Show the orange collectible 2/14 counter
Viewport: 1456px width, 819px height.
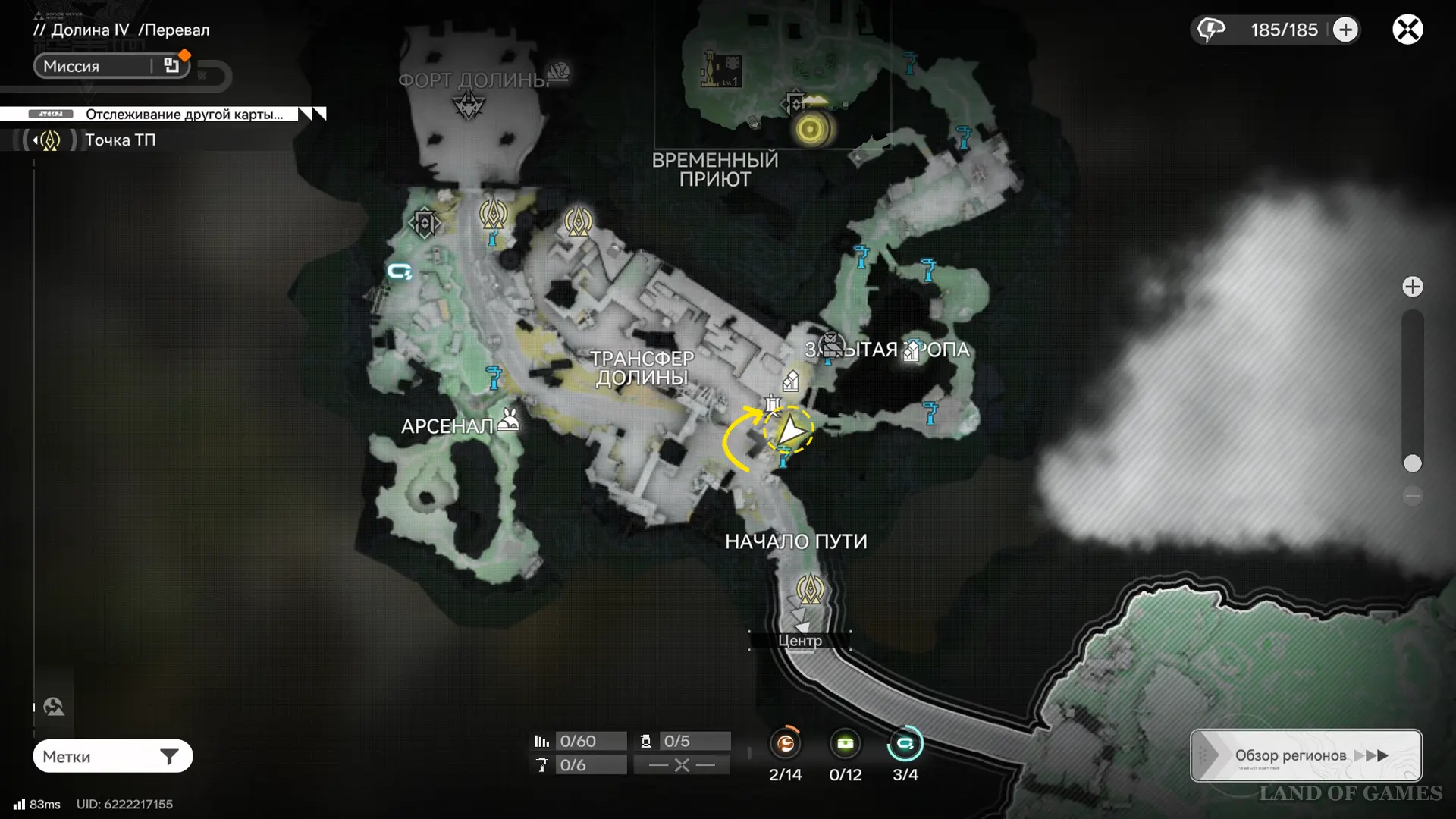coord(785,744)
